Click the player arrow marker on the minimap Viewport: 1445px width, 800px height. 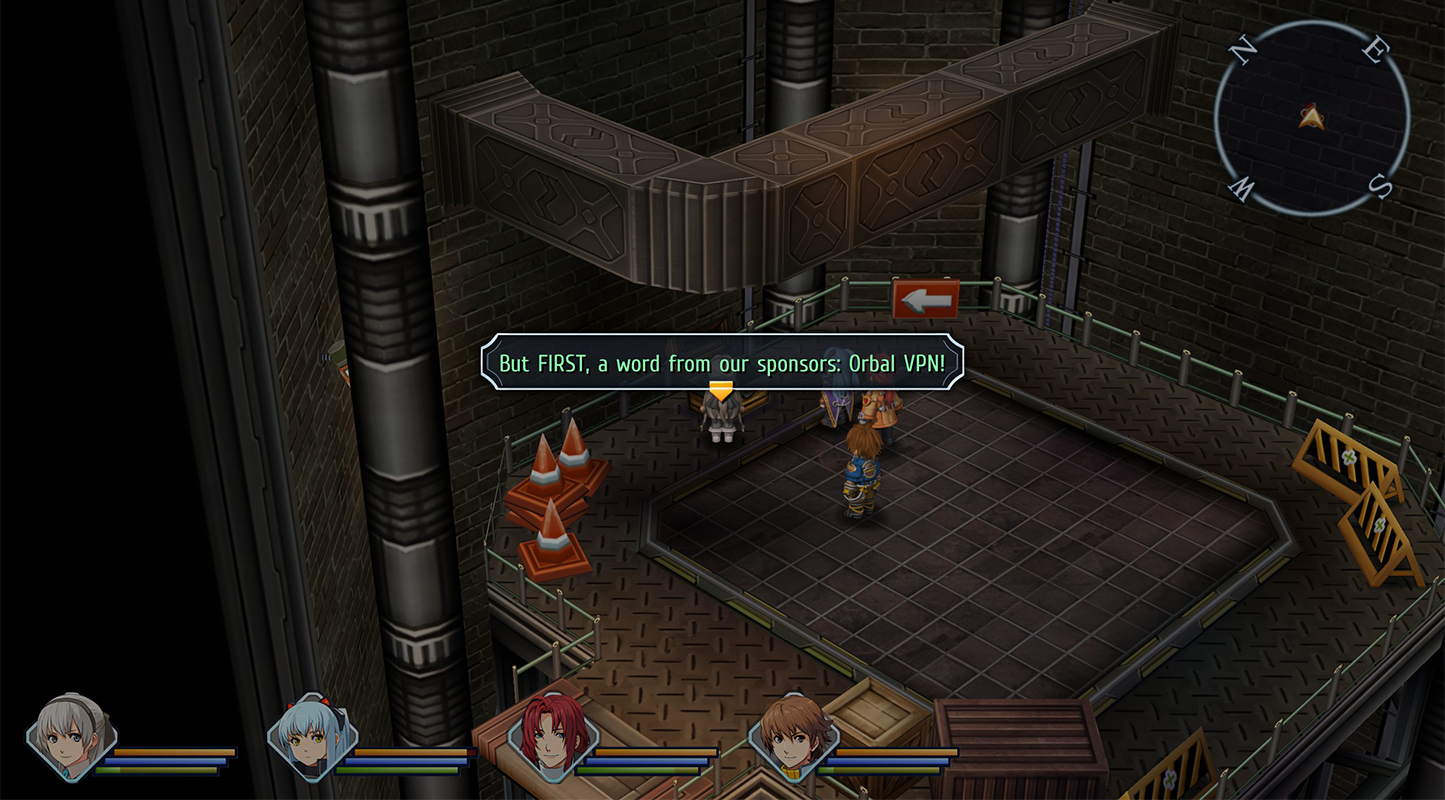1313,117
